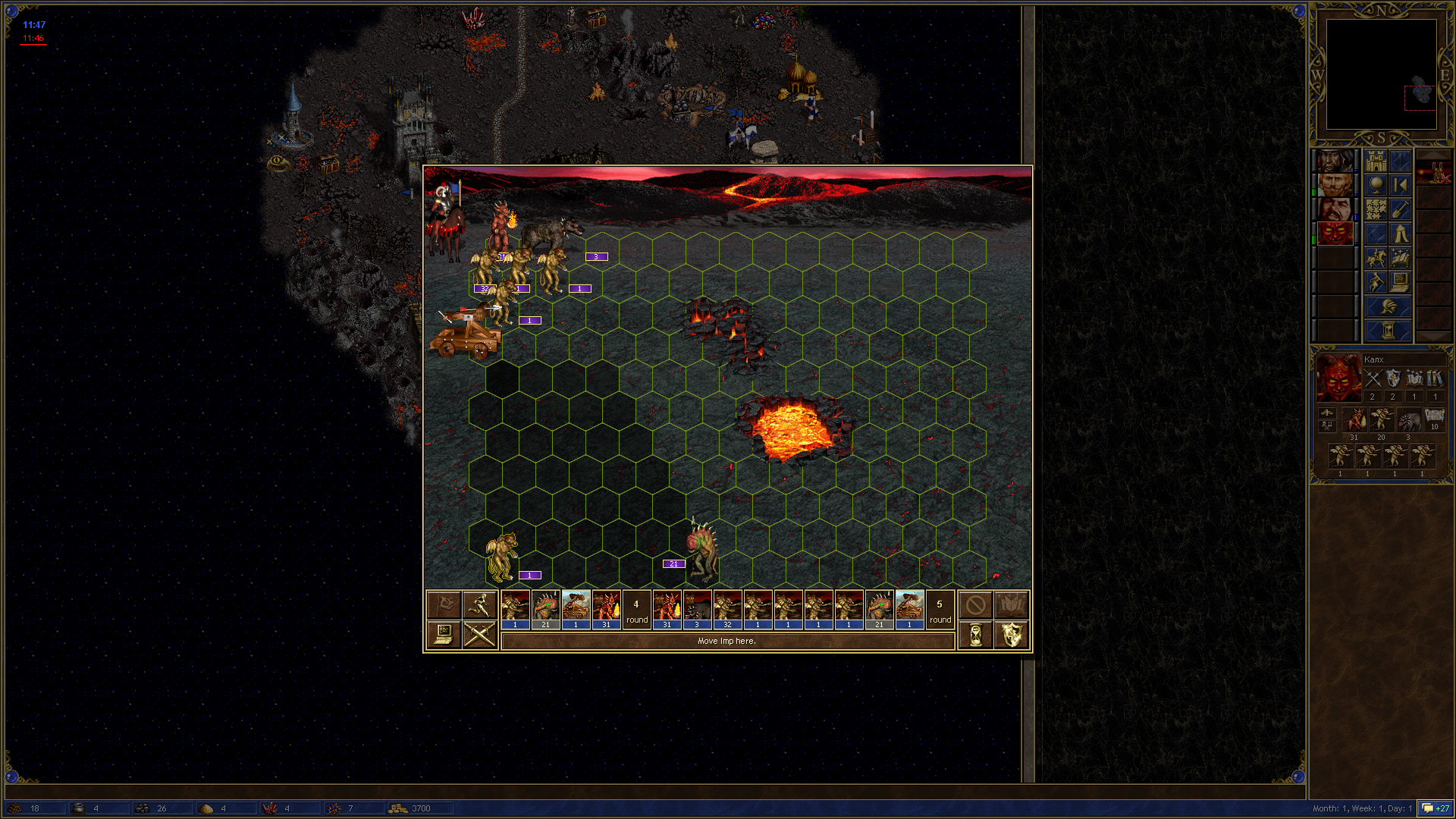This screenshot has width=1456, height=819.
Task: Select the hell hound portrait in turn queue
Action: coord(697,609)
